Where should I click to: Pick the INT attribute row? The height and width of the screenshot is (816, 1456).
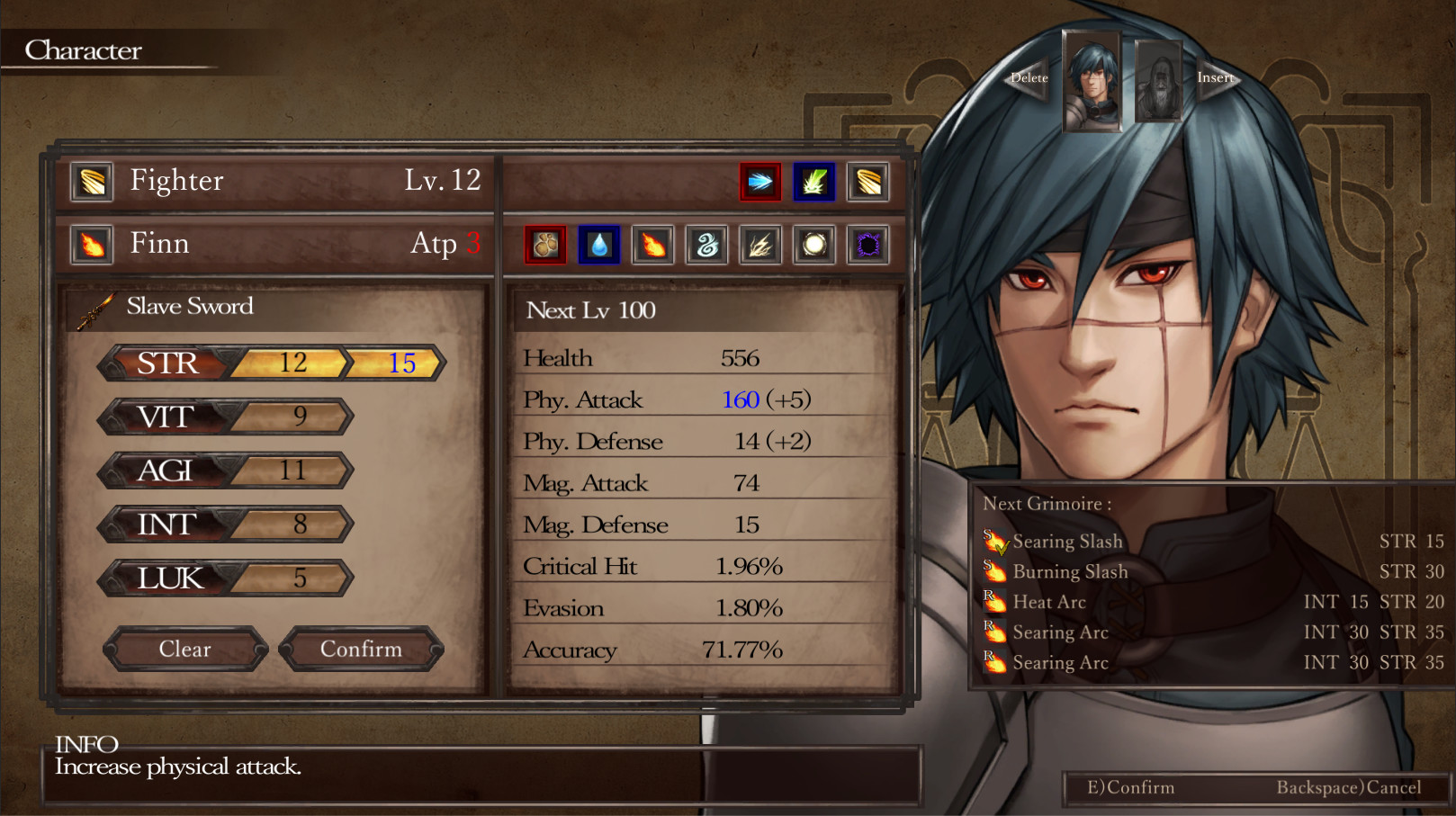(x=225, y=525)
